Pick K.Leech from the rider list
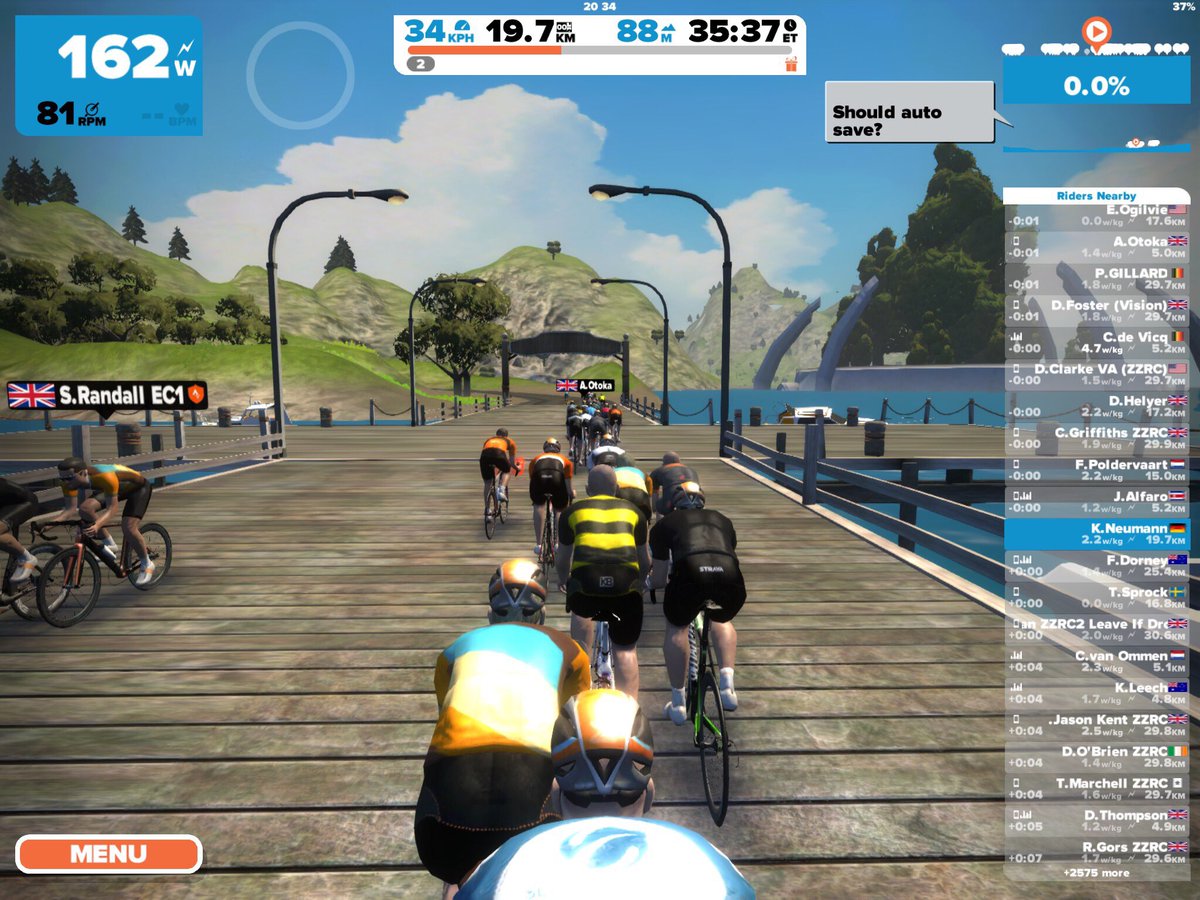 pyautogui.click(x=1096, y=694)
